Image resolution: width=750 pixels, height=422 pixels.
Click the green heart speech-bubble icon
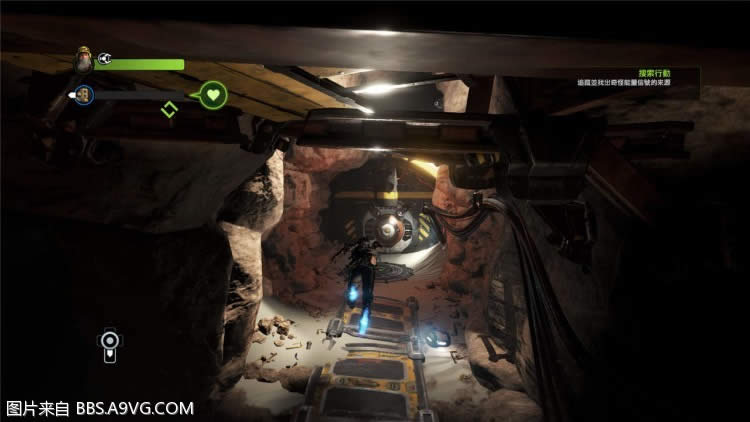[x=213, y=96]
